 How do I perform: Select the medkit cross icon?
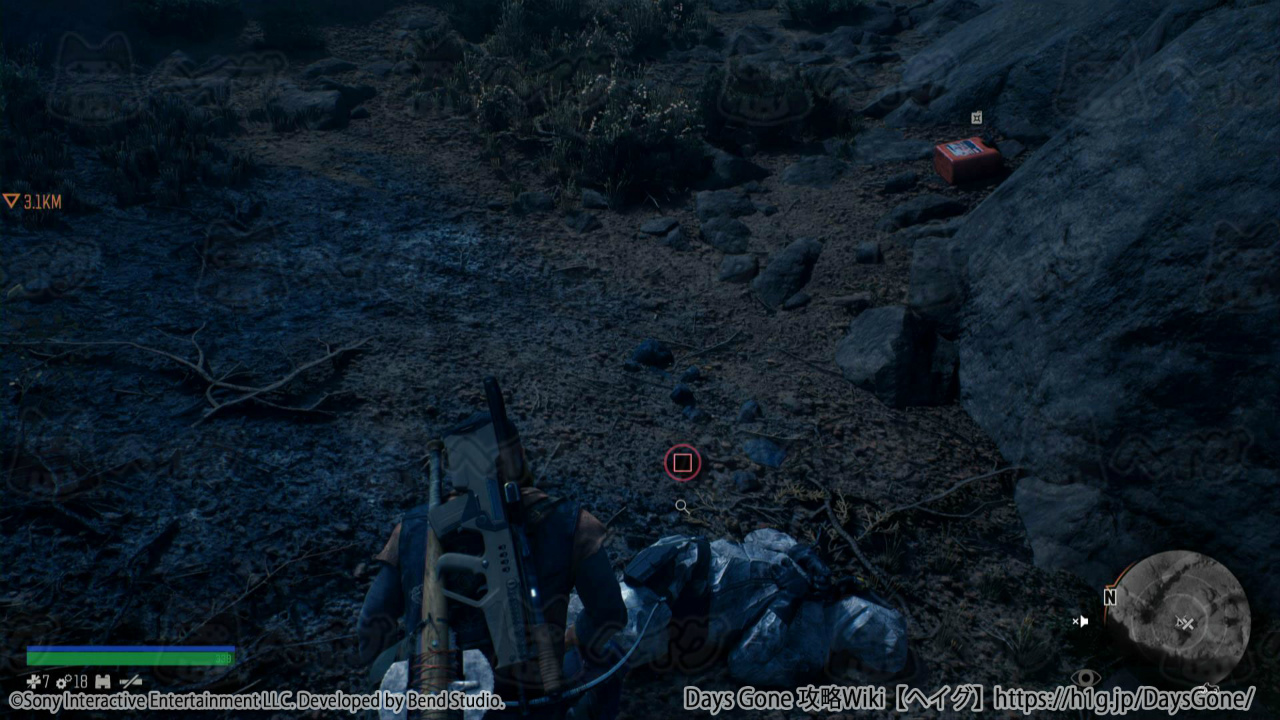click(32, 681)
